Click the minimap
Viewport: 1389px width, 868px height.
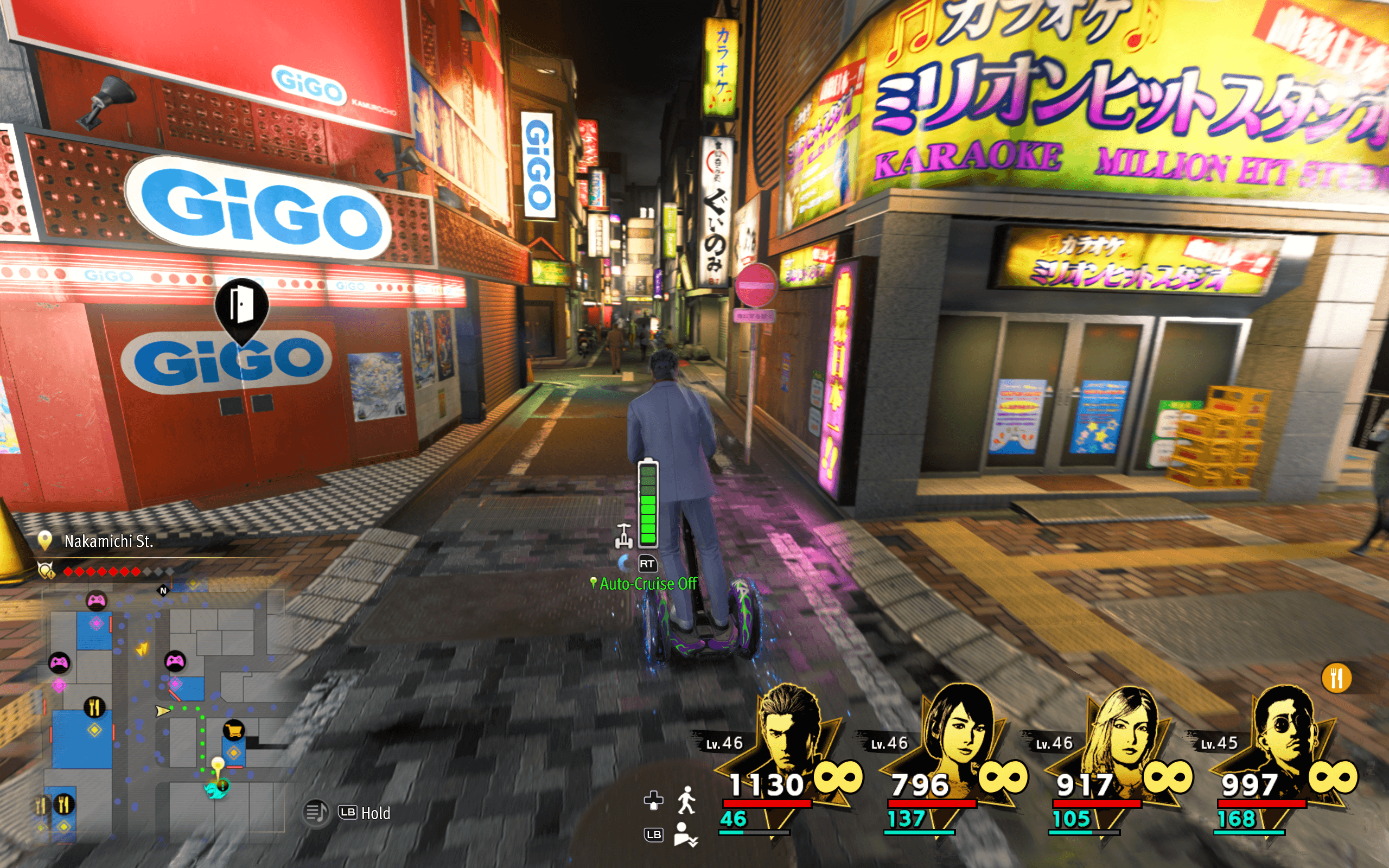pyautogui.click(x=163, y=712)
